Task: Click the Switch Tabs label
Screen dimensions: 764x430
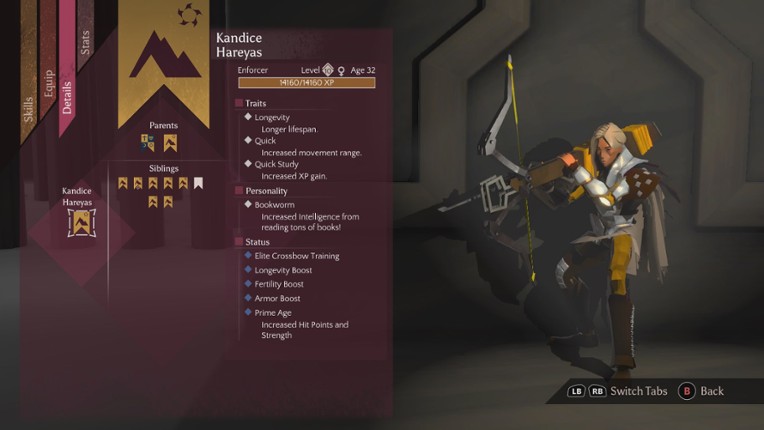Action: (x=638, y=391)
